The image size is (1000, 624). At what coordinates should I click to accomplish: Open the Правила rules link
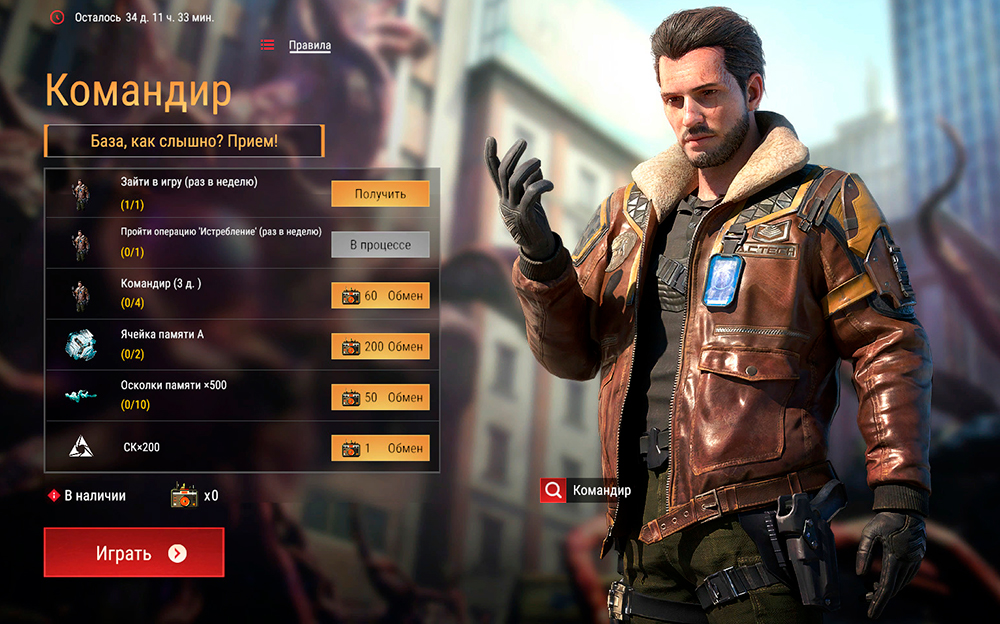[309, 45]
